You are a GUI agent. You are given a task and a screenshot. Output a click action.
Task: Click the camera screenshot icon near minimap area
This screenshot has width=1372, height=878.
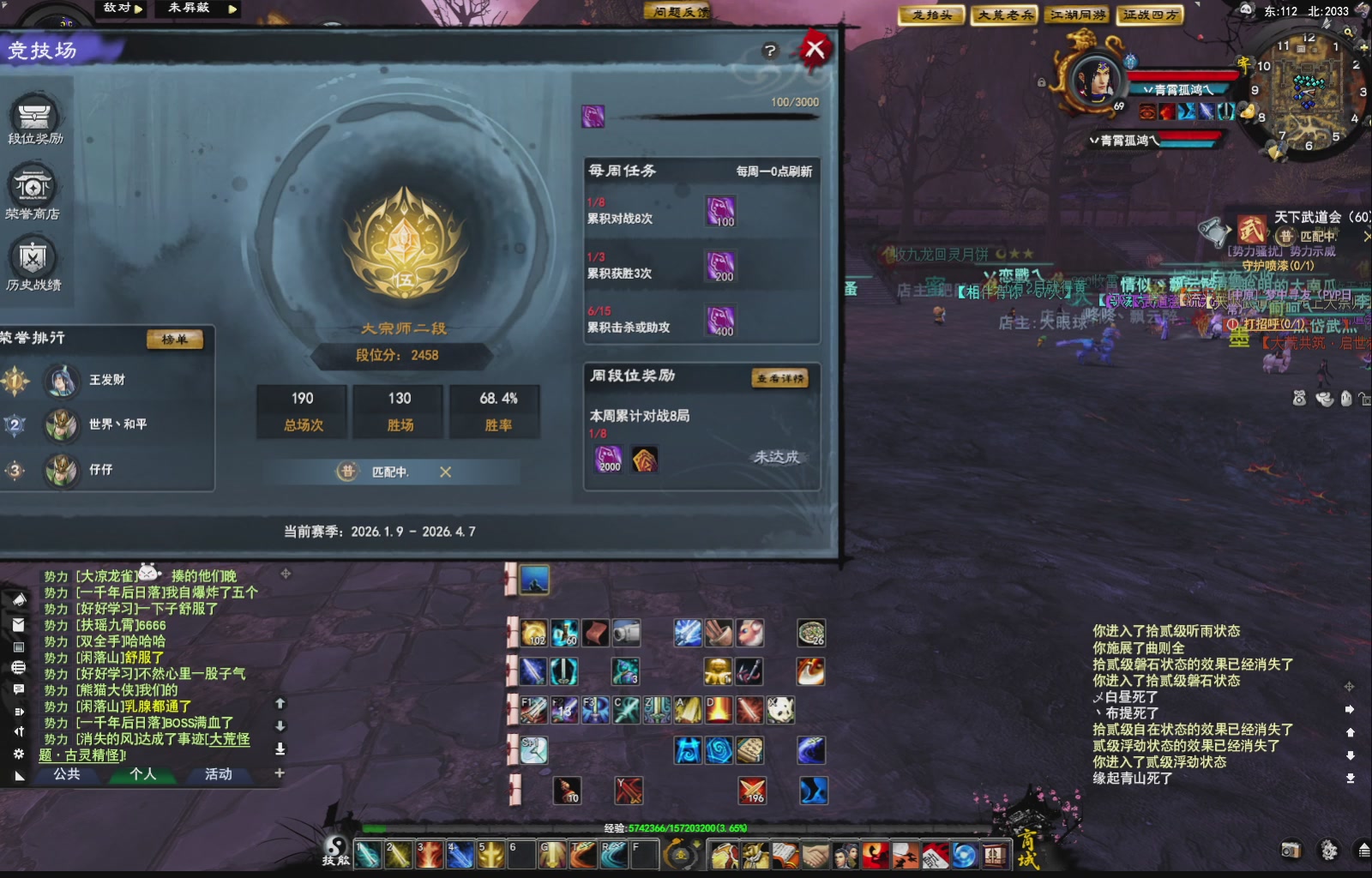pos(1291,849)
